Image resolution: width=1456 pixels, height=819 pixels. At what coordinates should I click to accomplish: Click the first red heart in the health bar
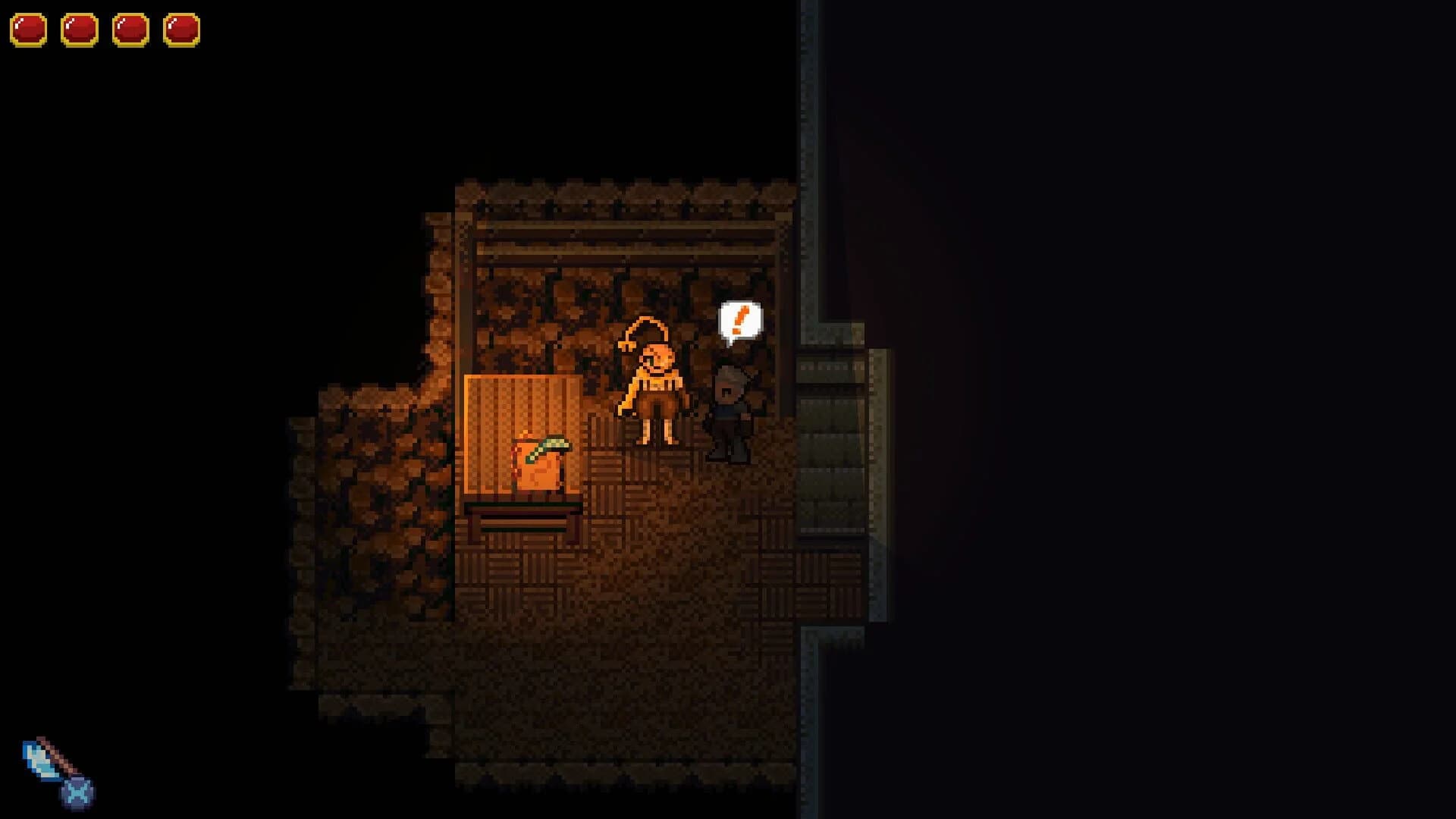[x=29, y=30]
